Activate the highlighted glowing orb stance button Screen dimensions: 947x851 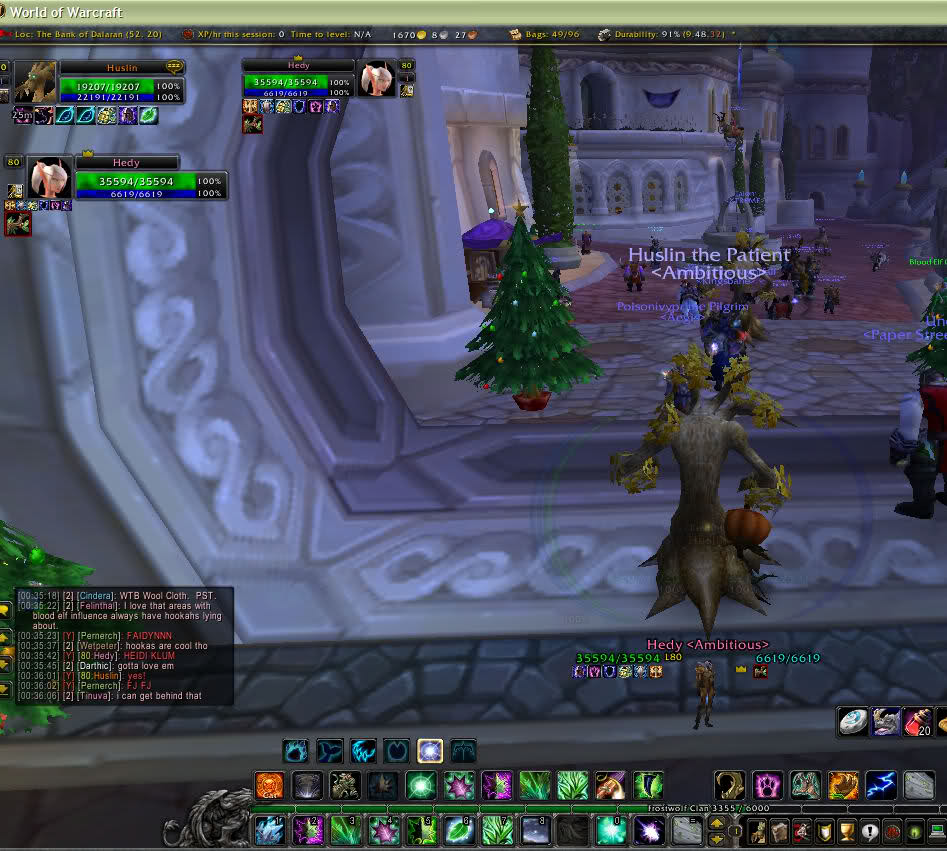point(430,750)
